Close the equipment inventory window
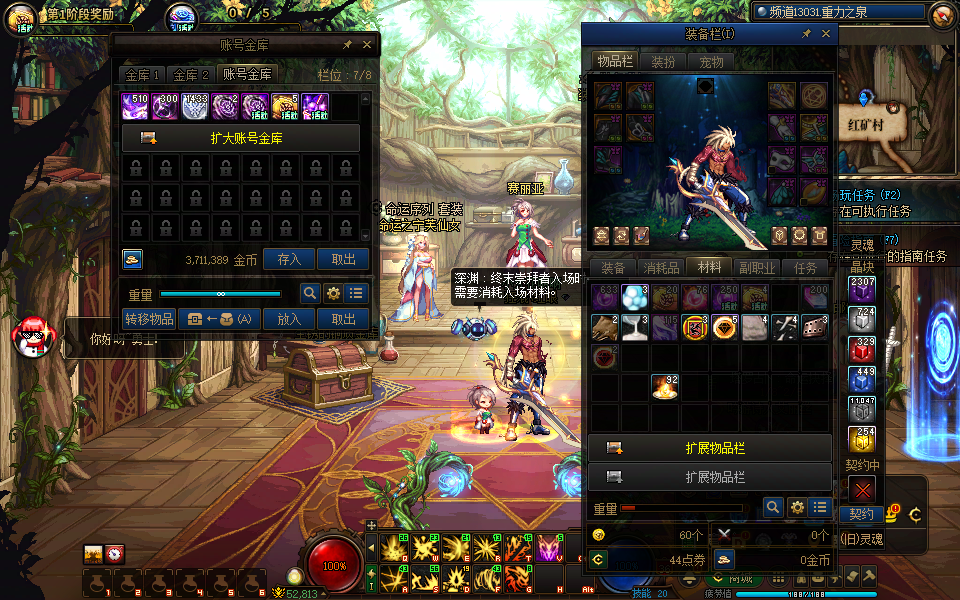 click(826, 34)
